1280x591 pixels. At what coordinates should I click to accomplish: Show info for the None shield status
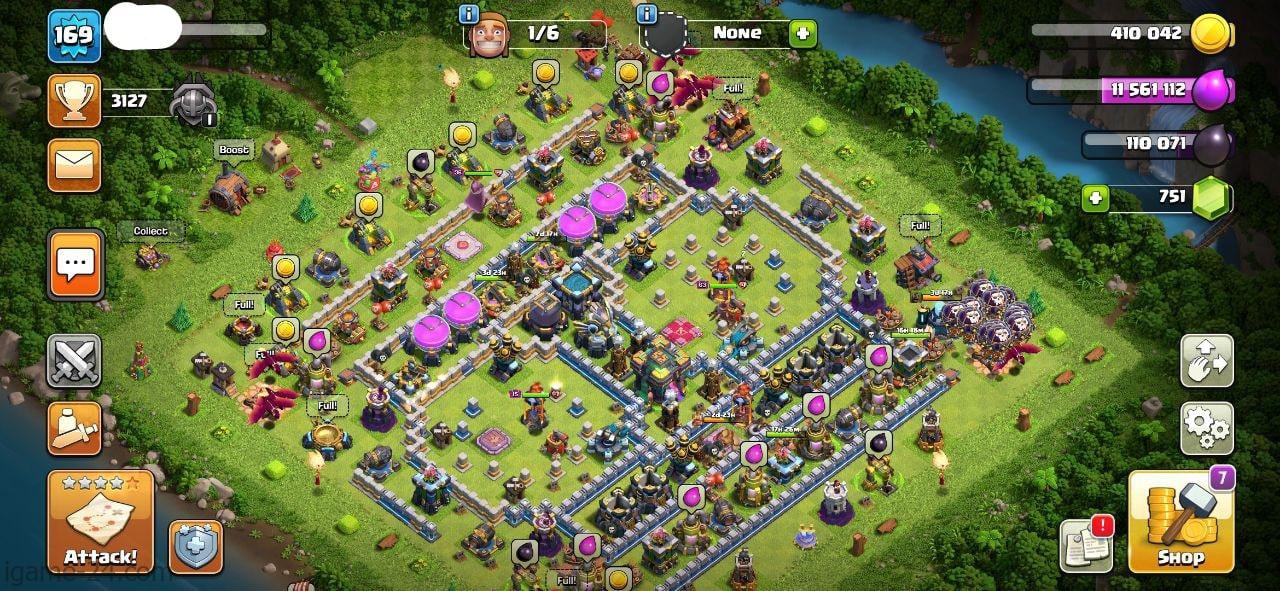click(x=647, y=14)
